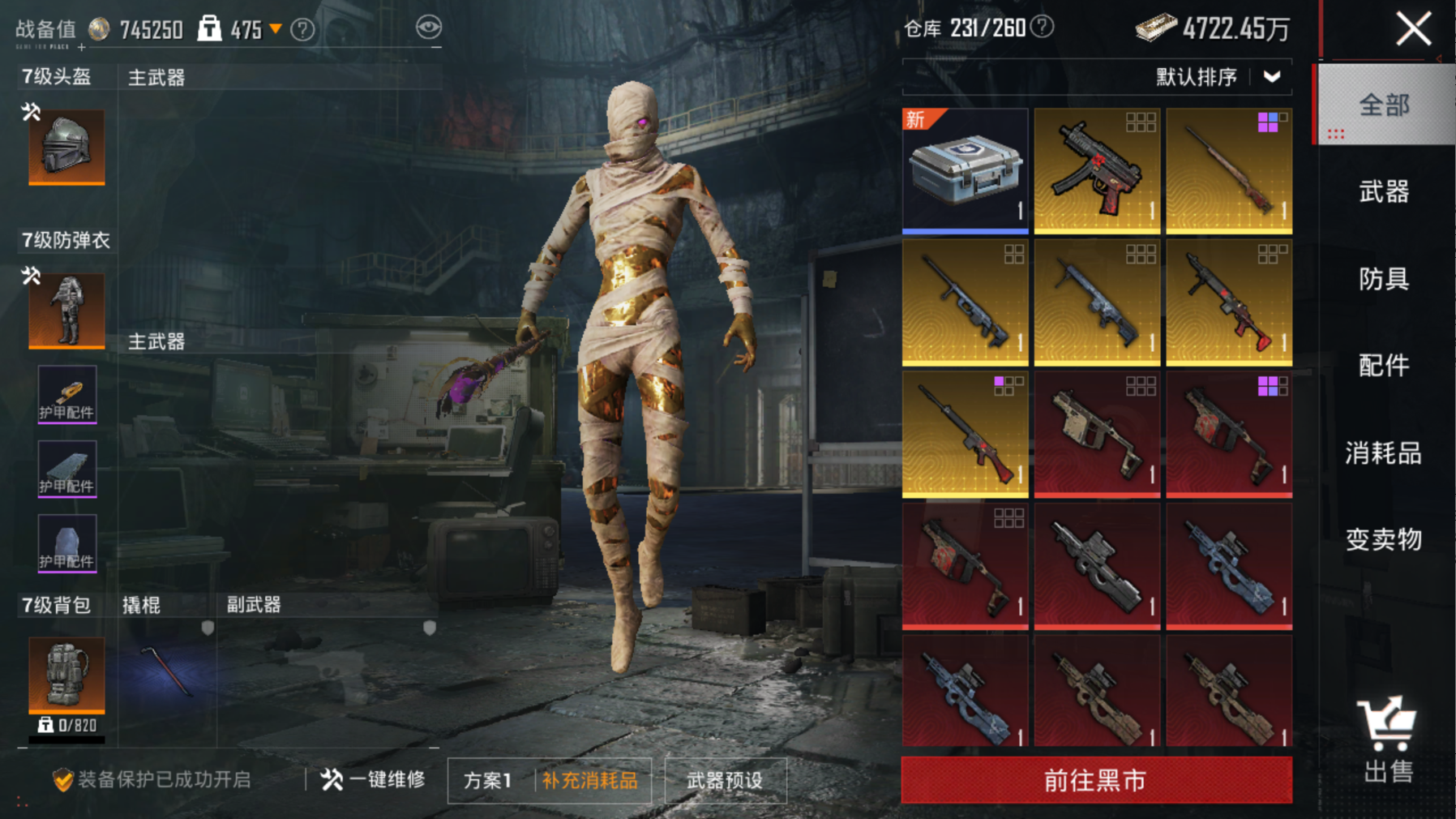Open the 配件 category tab

pos(1384,366)
